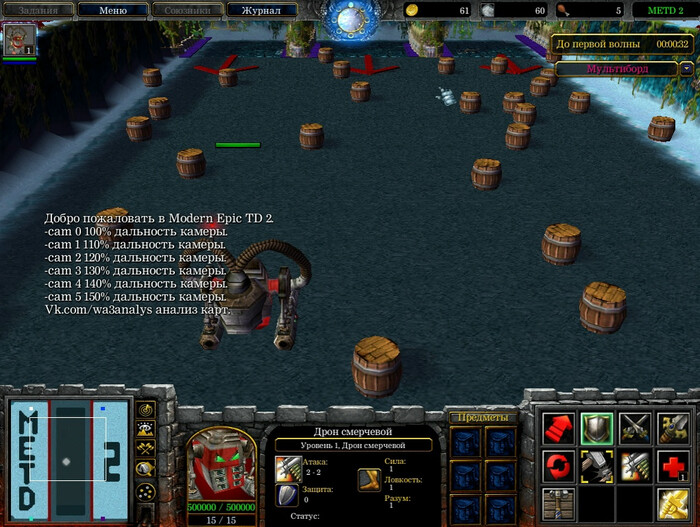700x527 pixels.
Task: Activate the shield hold position command
Action: point(596,428)
